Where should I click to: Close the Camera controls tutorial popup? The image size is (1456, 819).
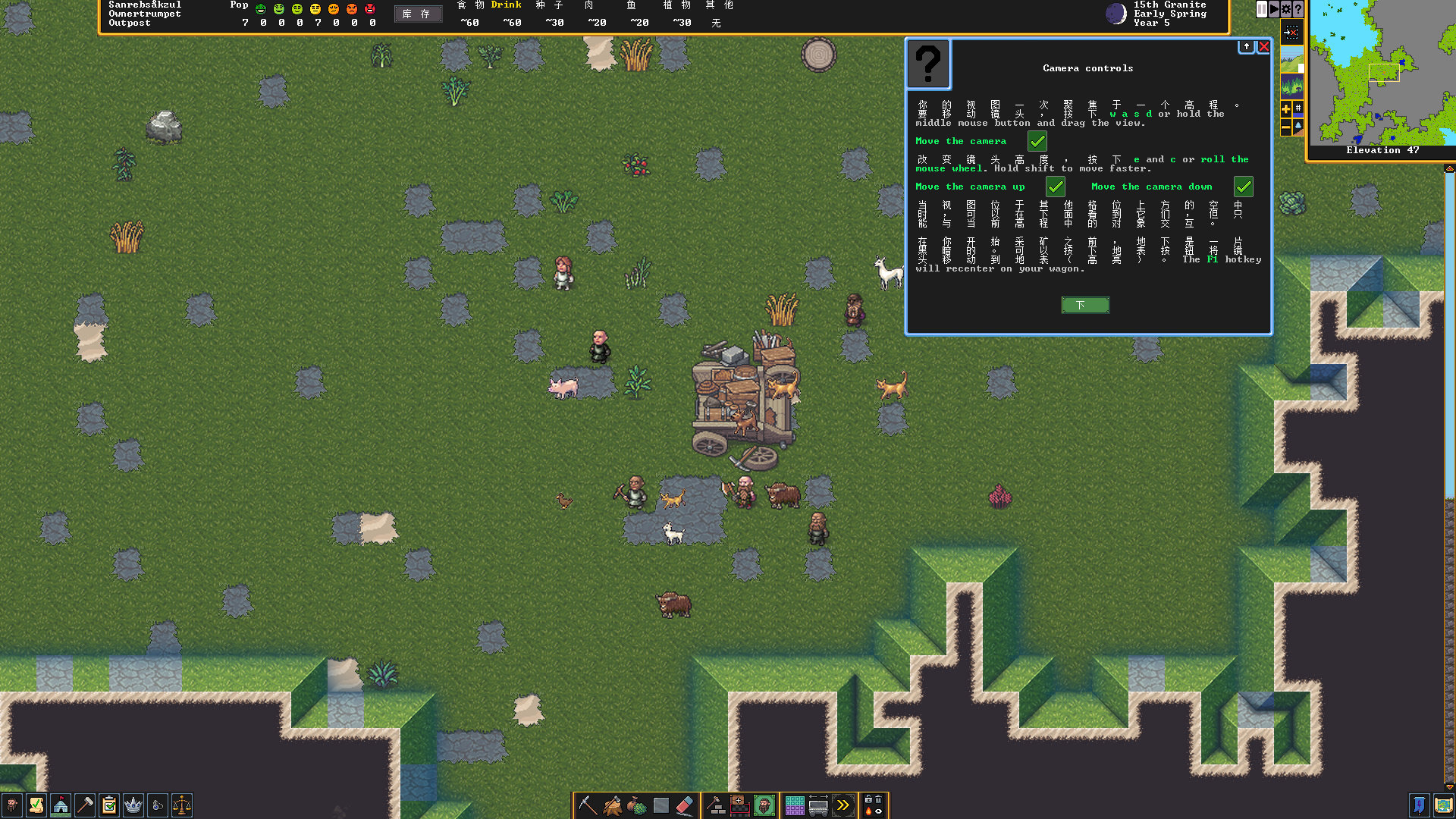1264,47
